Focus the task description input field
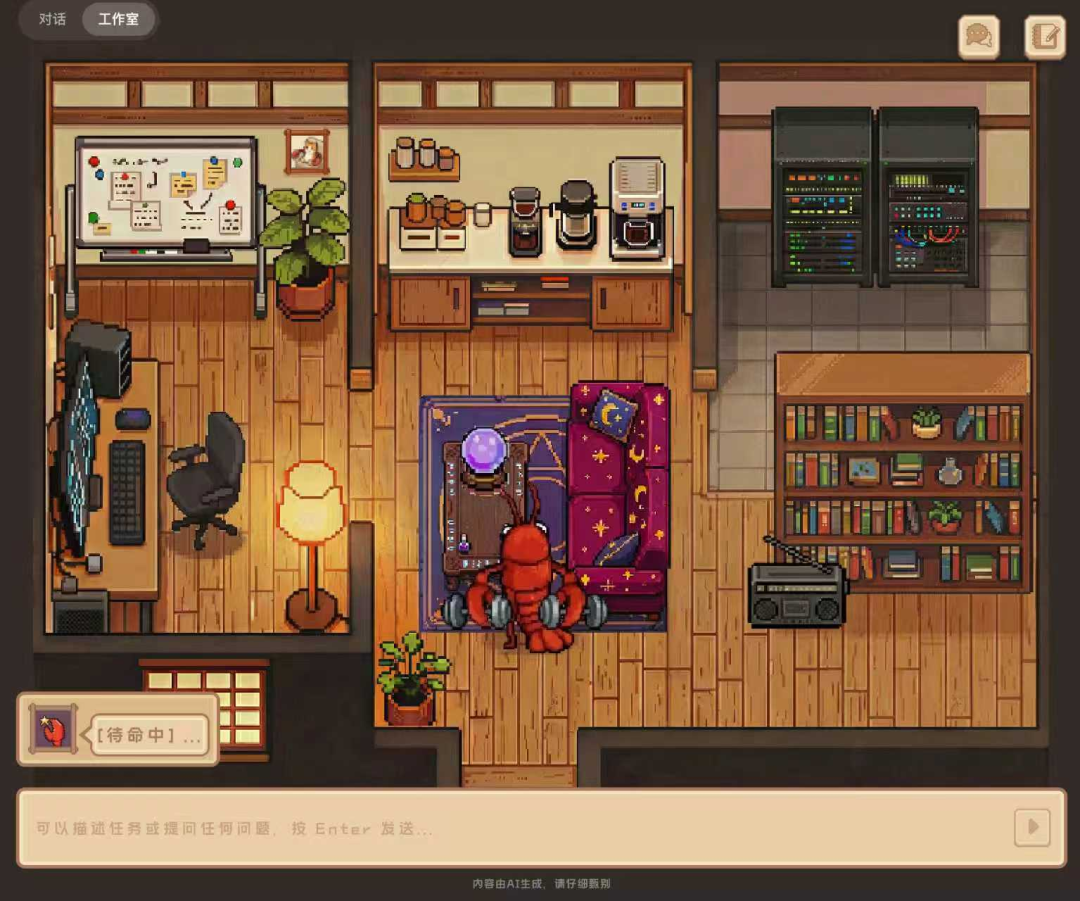Viewport: 1080px width, 901px height. click(510, 828)
